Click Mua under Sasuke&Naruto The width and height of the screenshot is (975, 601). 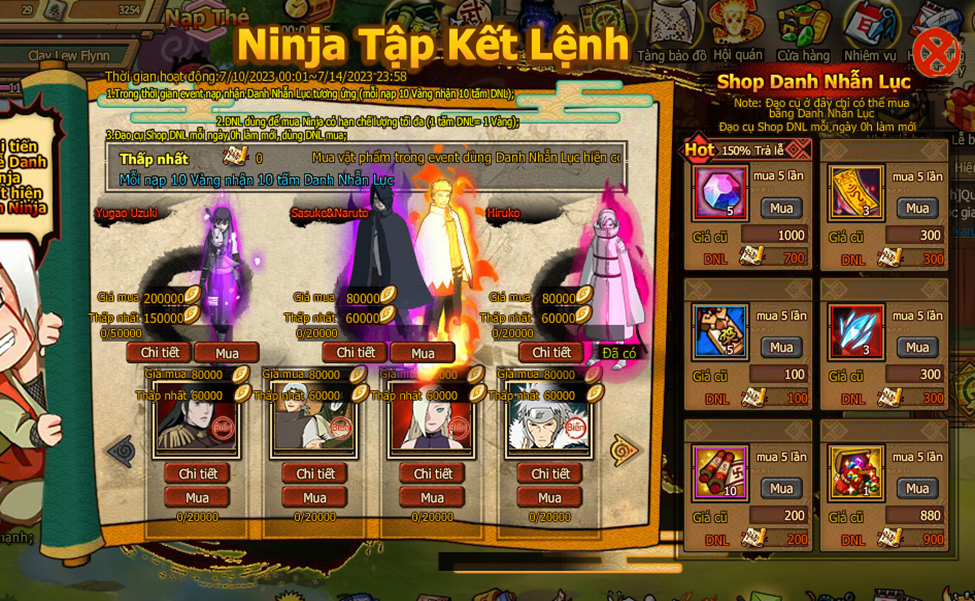point(423,353)
